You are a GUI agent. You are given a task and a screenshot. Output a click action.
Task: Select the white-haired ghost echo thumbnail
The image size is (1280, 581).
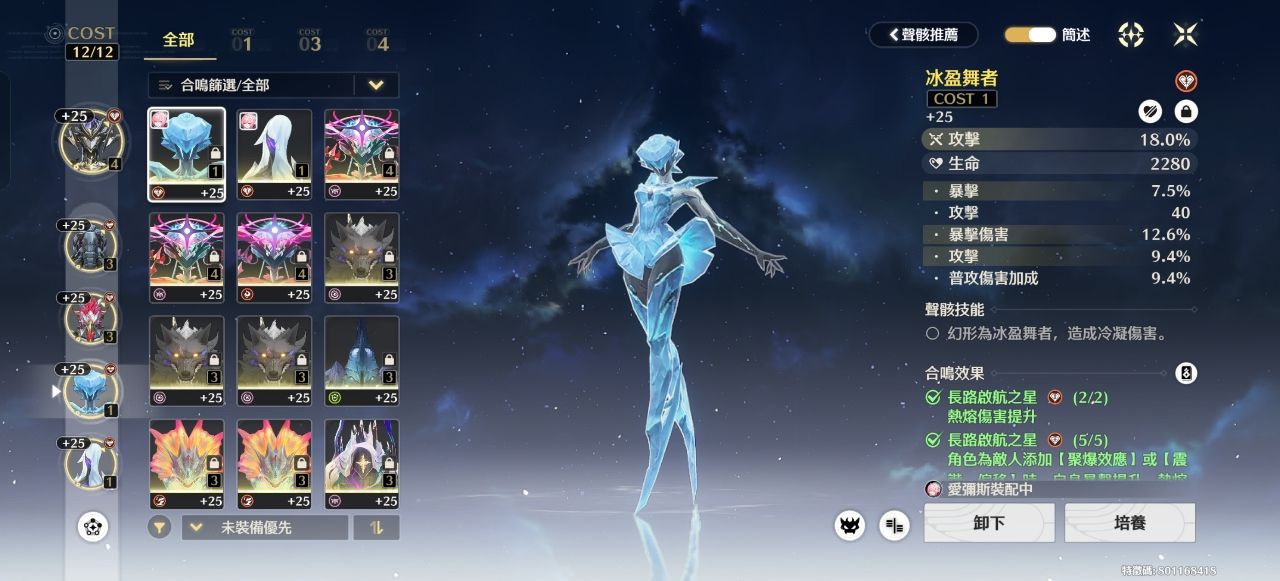coord(274,154)
